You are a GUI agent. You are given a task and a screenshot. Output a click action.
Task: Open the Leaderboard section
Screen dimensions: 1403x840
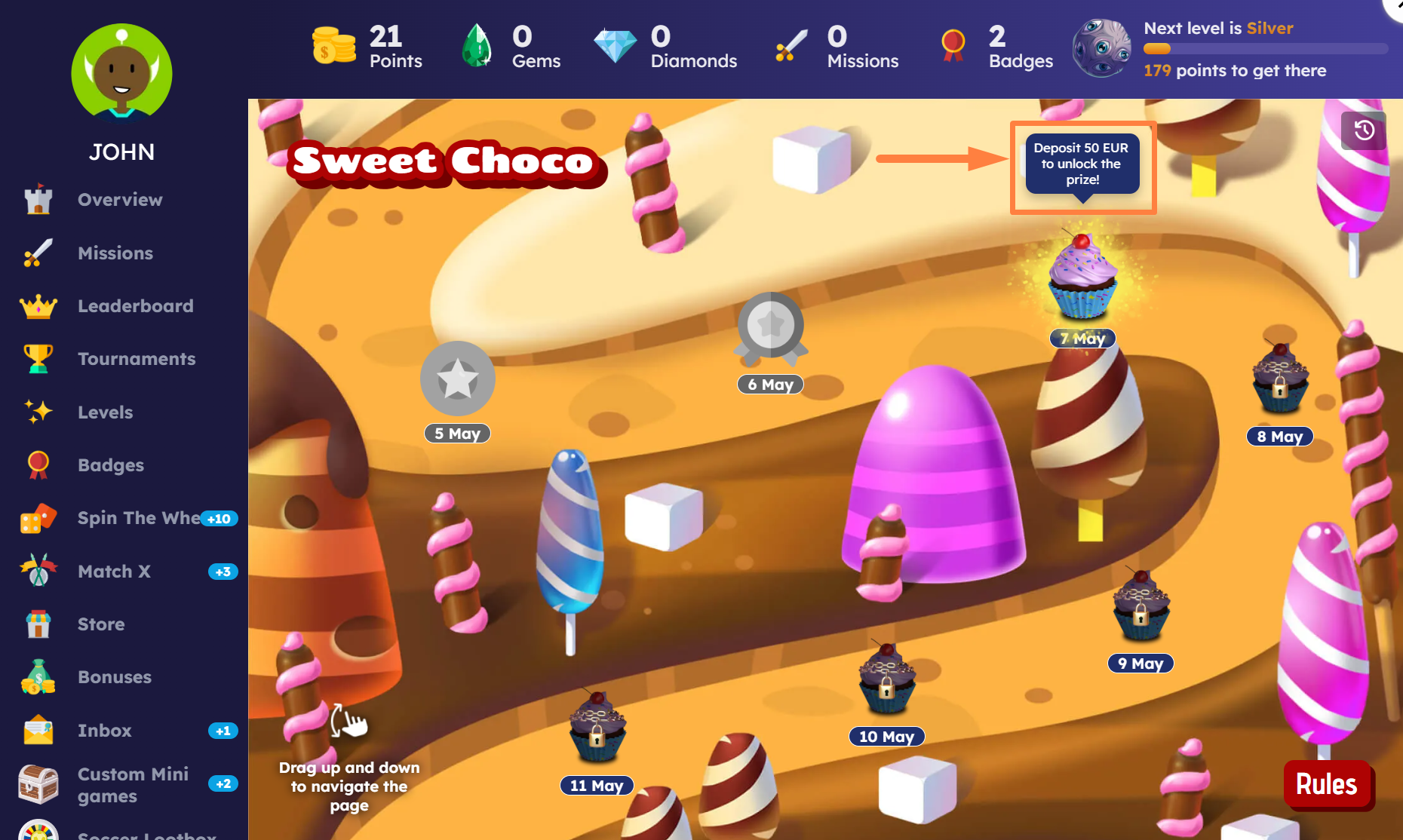[135, 306]
